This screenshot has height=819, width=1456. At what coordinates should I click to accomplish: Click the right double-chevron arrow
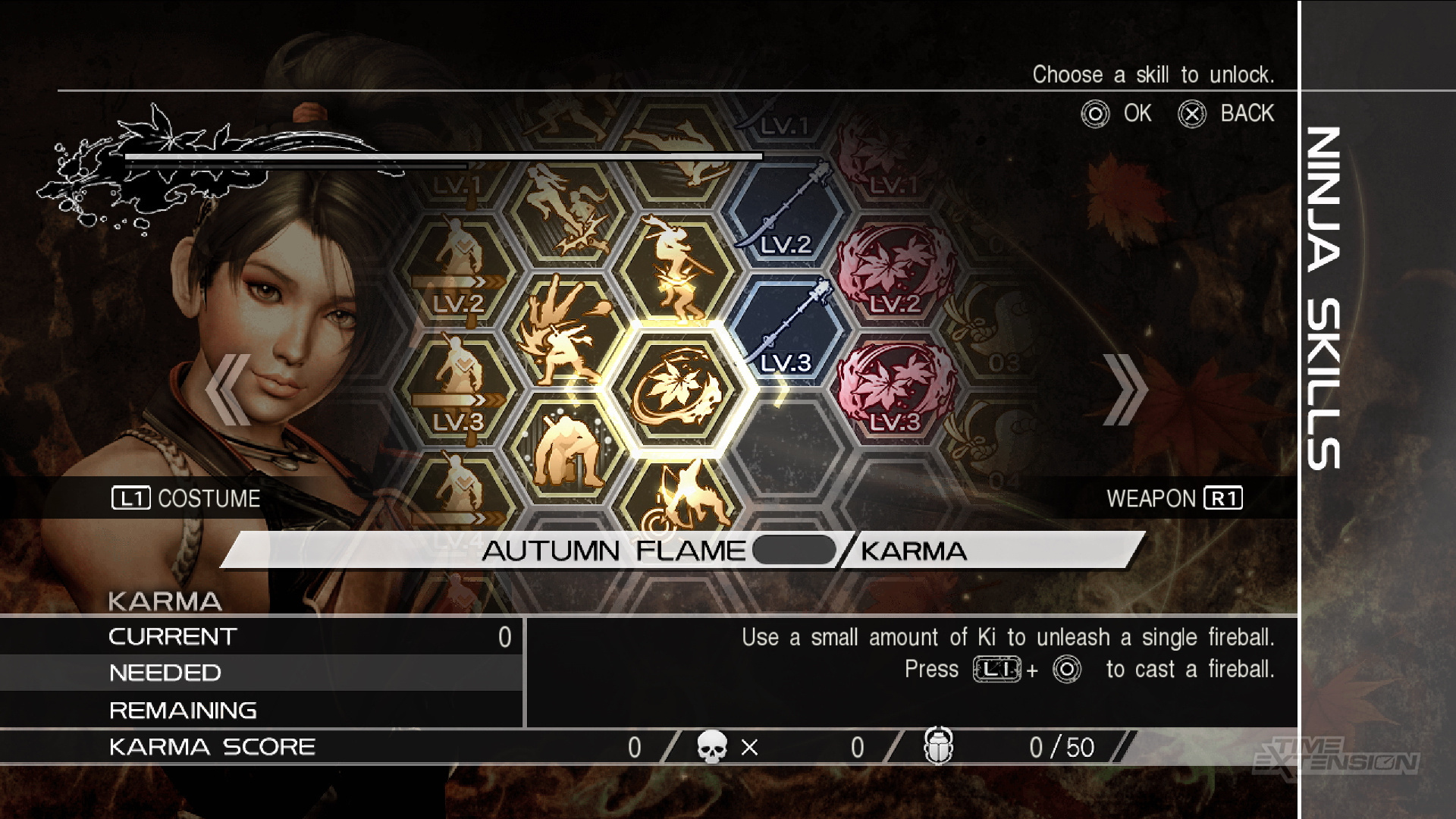(1125, 390)
